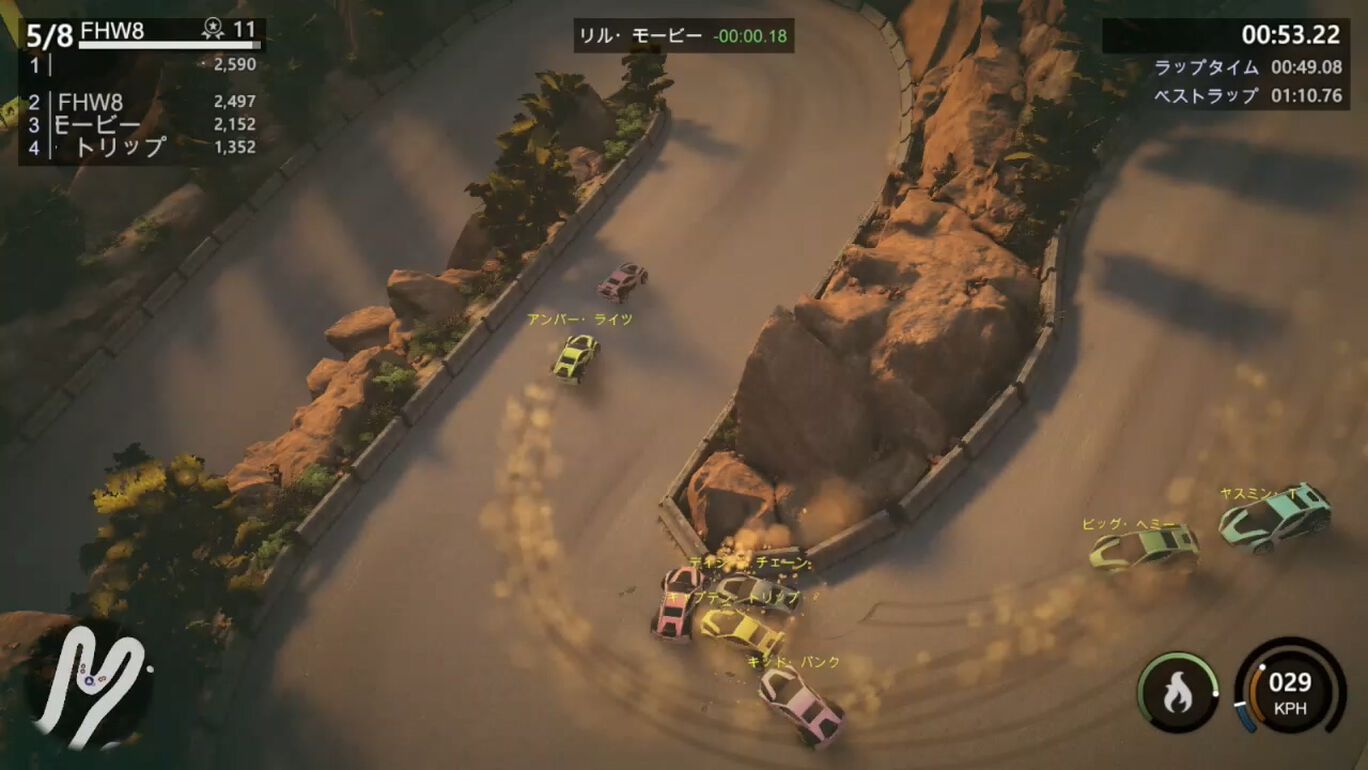Click the track layout minimap
Image resolution: width=1368 pixels, height=770 pixels.
pyautogui.click(x=88, y=687)
